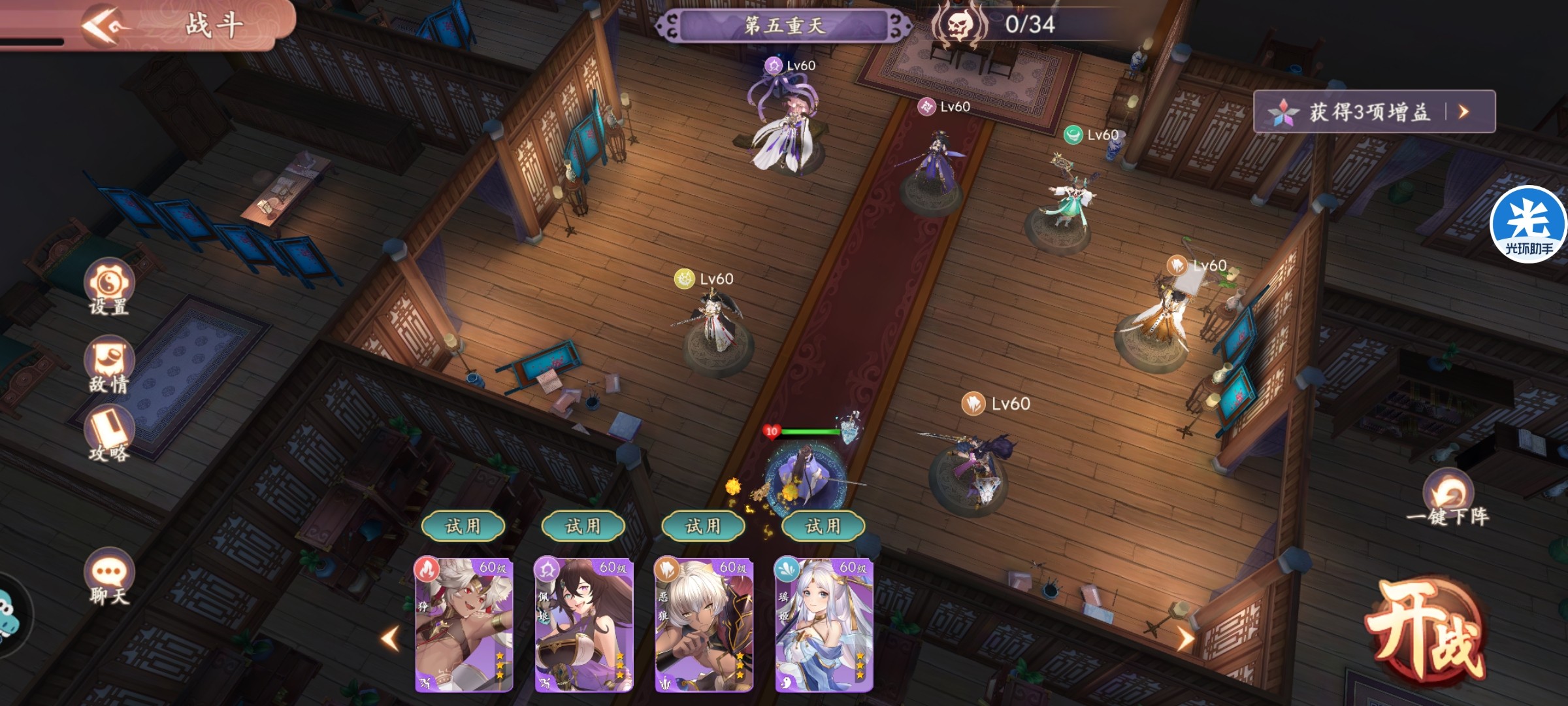Expand the 获得3项增益 buff panel

pos(1374,112)
